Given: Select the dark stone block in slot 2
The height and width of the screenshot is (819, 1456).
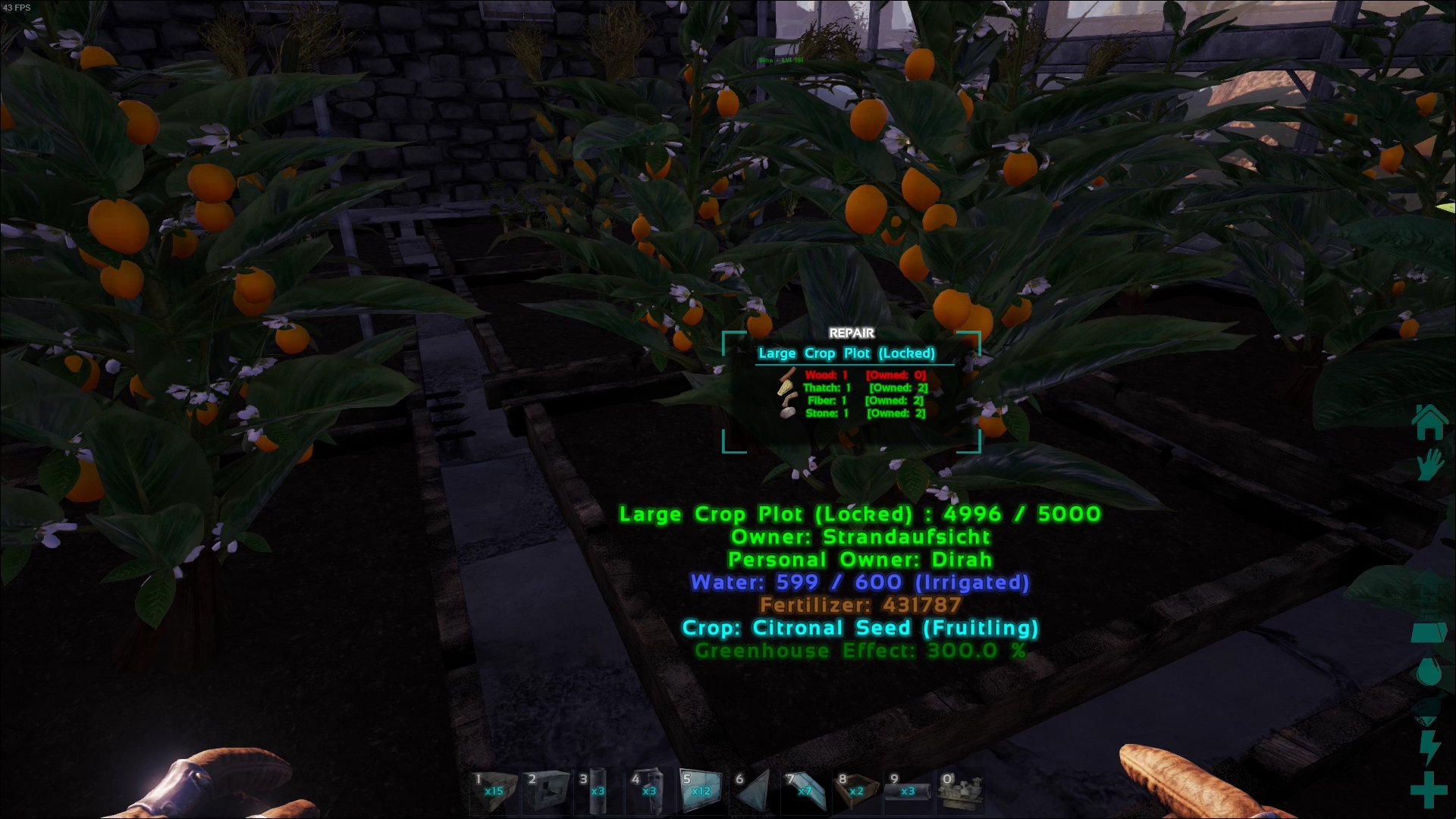Looking at the screenshot, I should 547,790.
